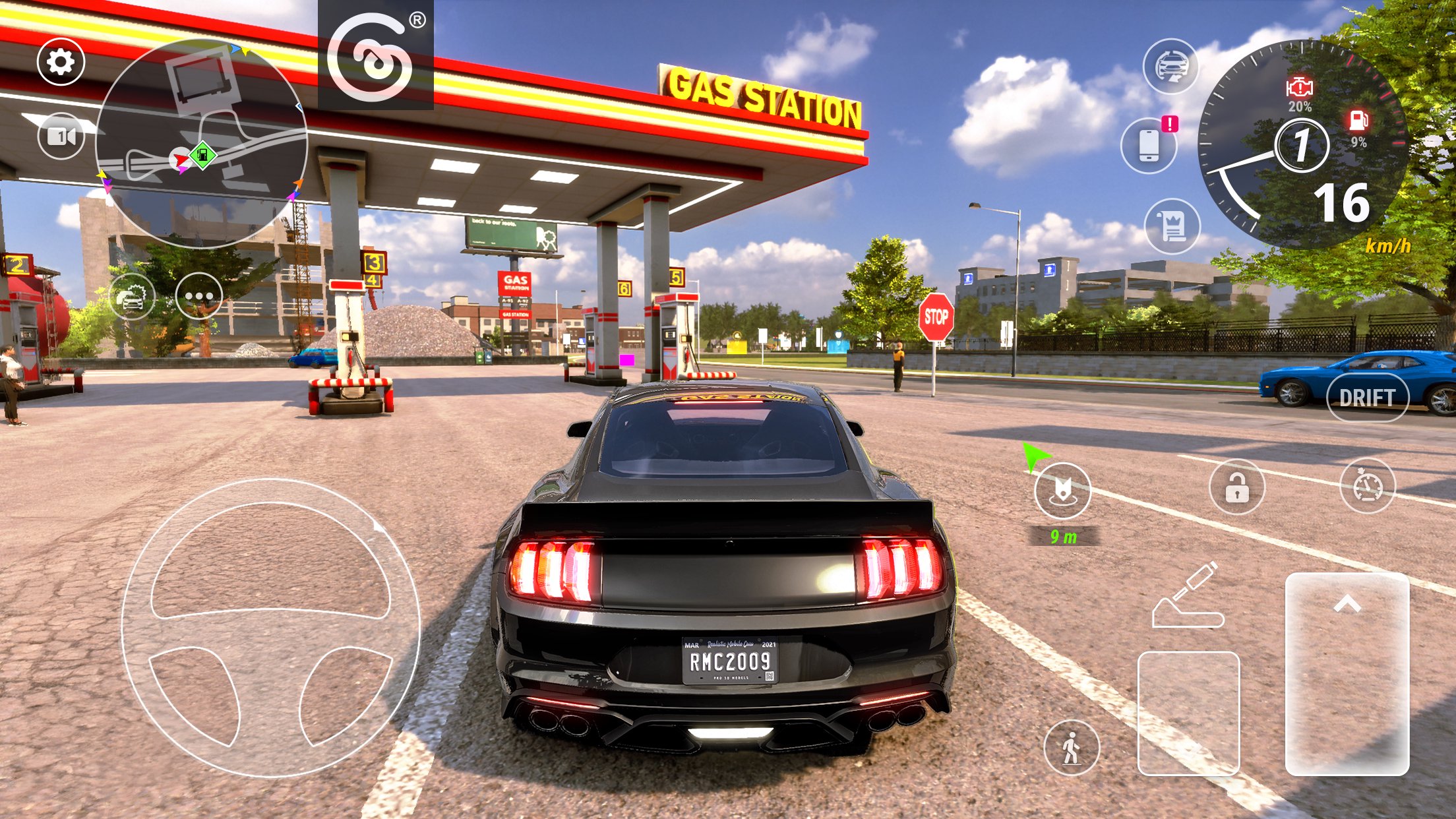Viewport: 1456px width, 819px height.
Task: Open the circular minimap
Action: (x=201, y=143)
